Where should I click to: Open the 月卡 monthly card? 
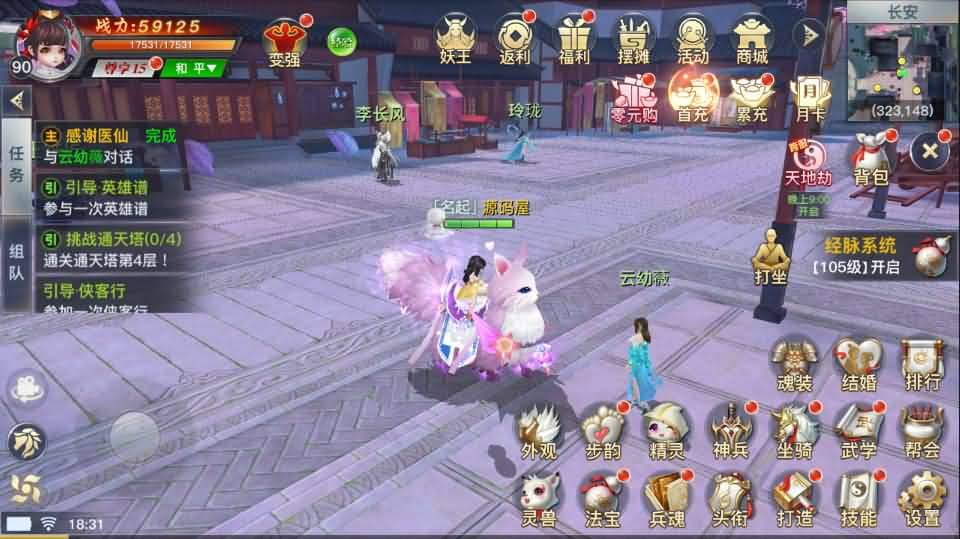[x=810, y=98]
